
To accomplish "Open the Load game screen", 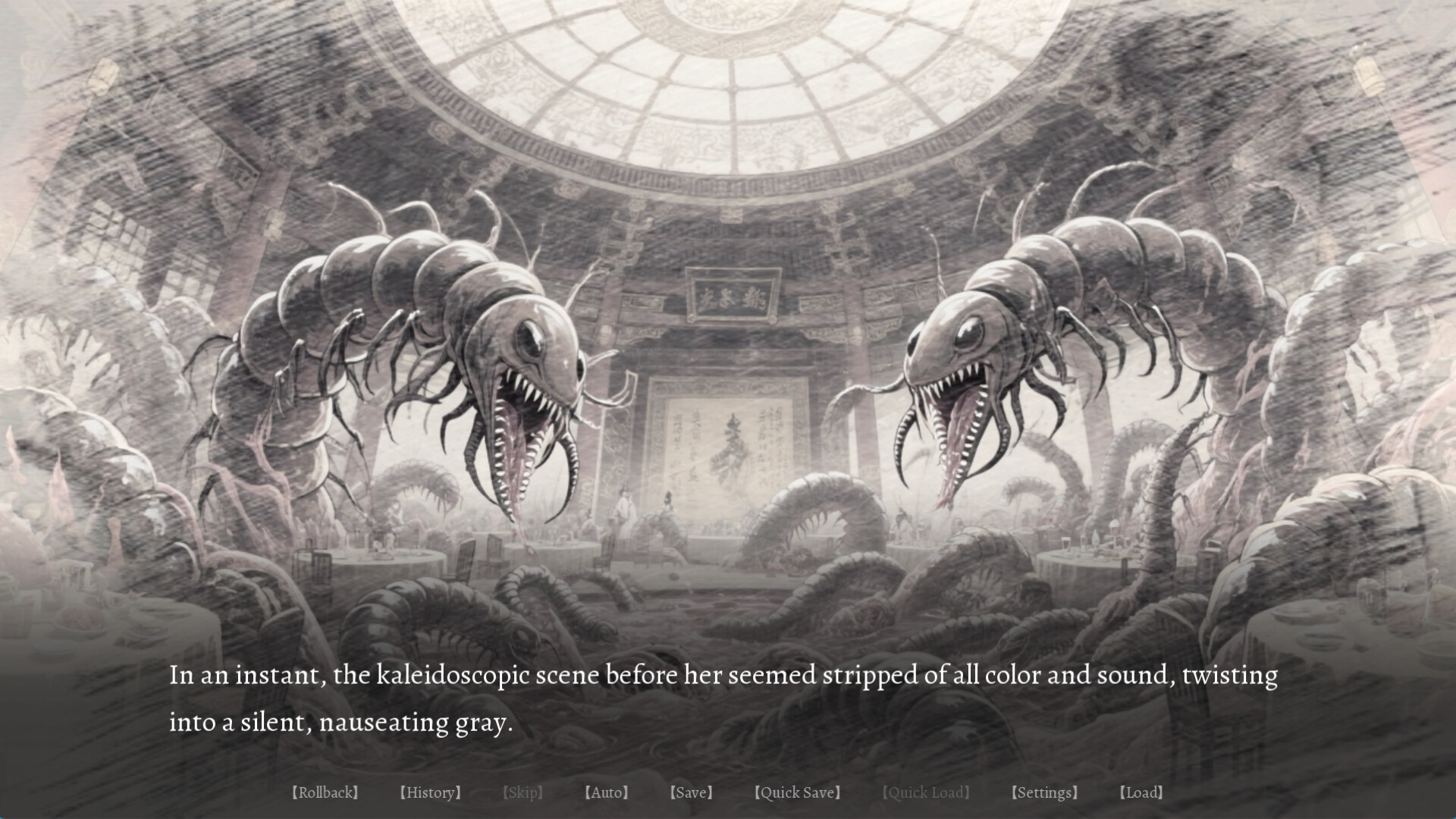I will pos(1142,792).
